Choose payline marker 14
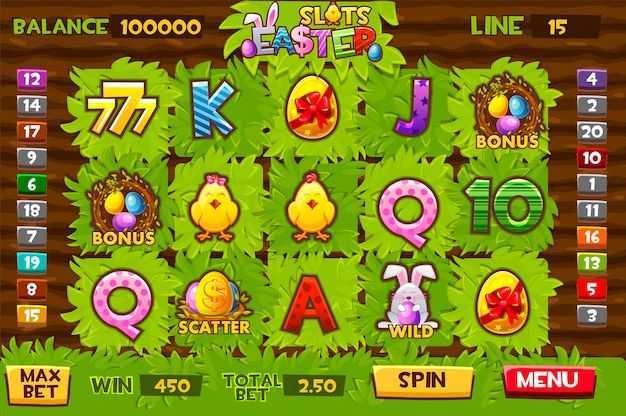This screenshot has height=416, width=626. pos(32,104)
